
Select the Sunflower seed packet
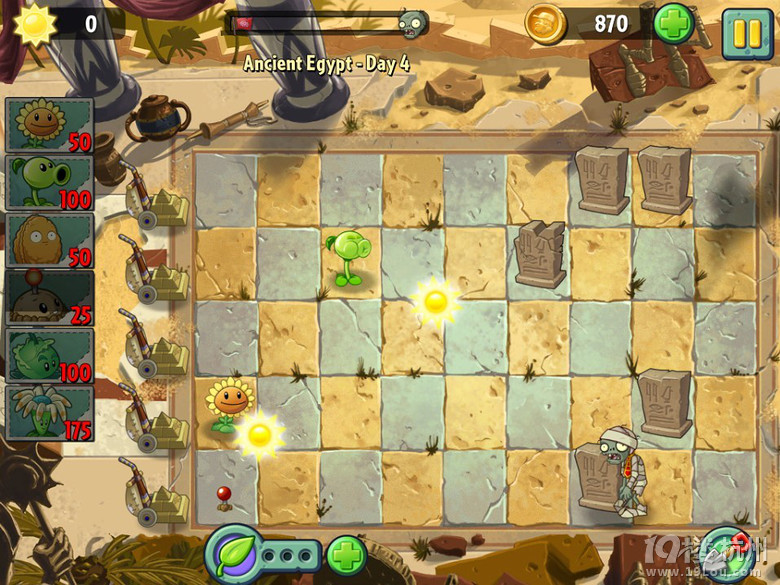[49, 125]
